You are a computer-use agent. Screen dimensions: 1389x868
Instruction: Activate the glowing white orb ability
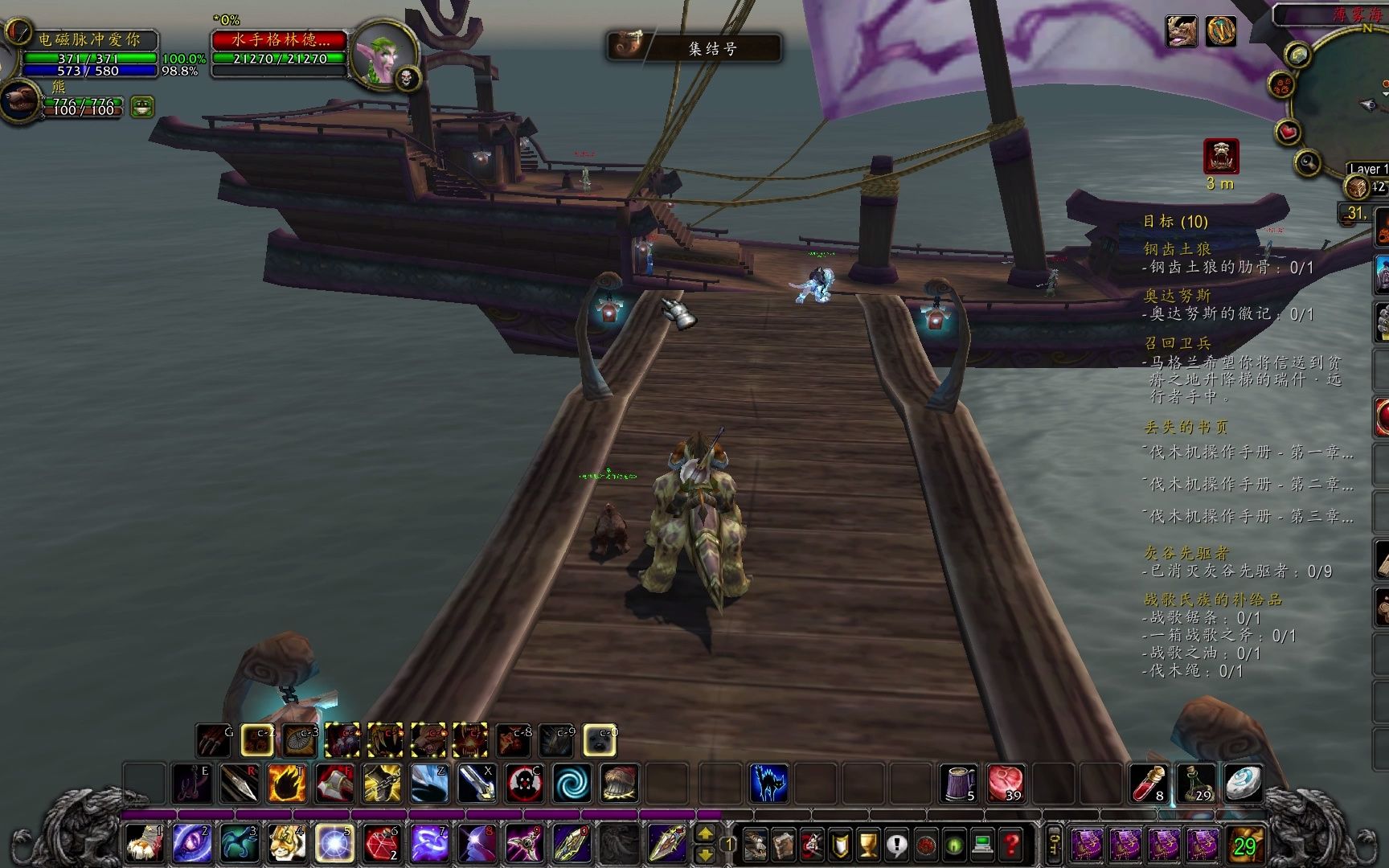(334, 844)
